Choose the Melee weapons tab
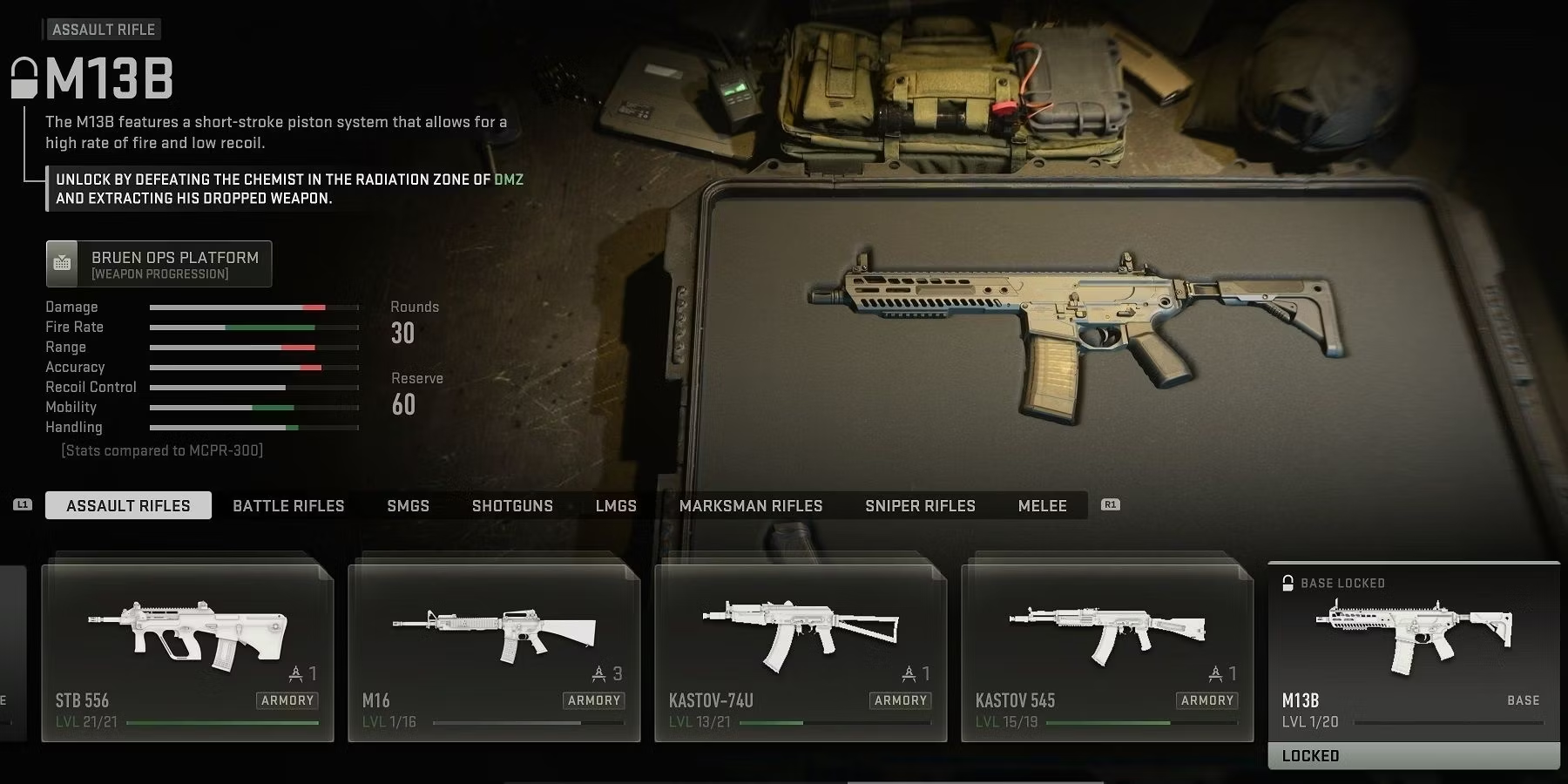The width and height of the screenshot is (1568, 784). 1042,505
